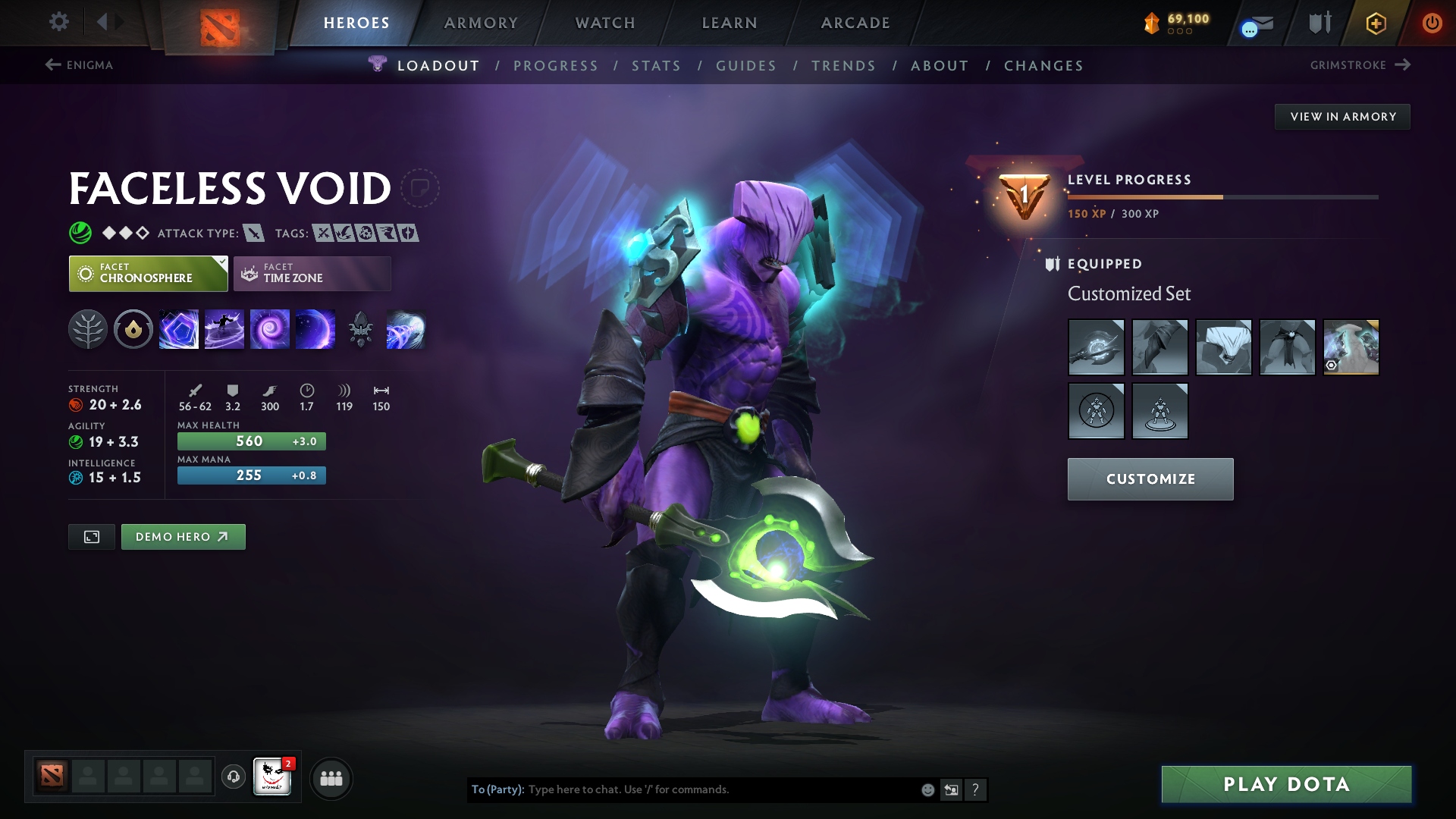This screenshot has height=819, width=1456.
Task: Toggle the hero portrait preview icon beside Demo Hero
Action: click(91, 536)
